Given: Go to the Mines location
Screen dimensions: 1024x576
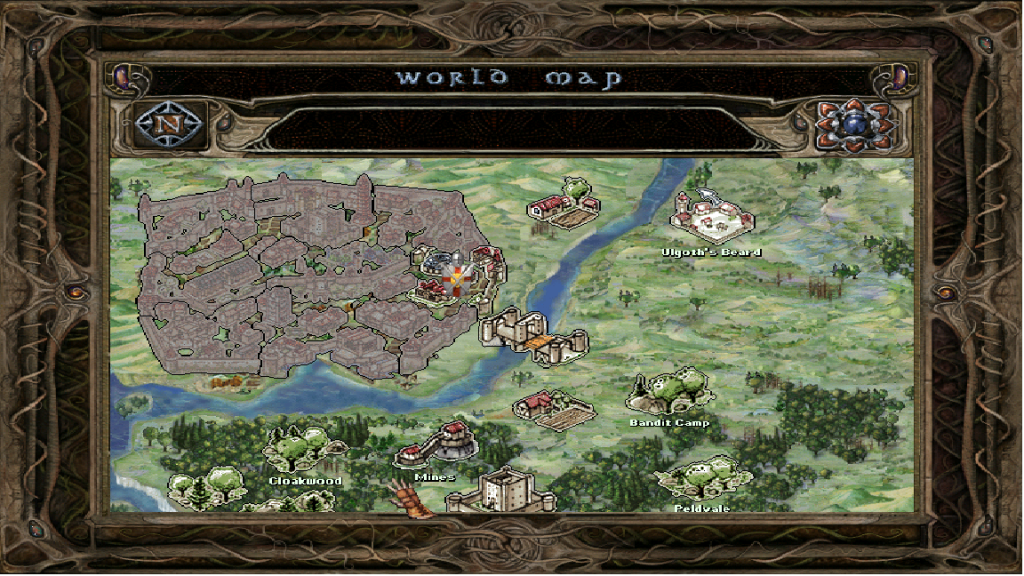Looking at the screenshot, I should tap(435, 447).
